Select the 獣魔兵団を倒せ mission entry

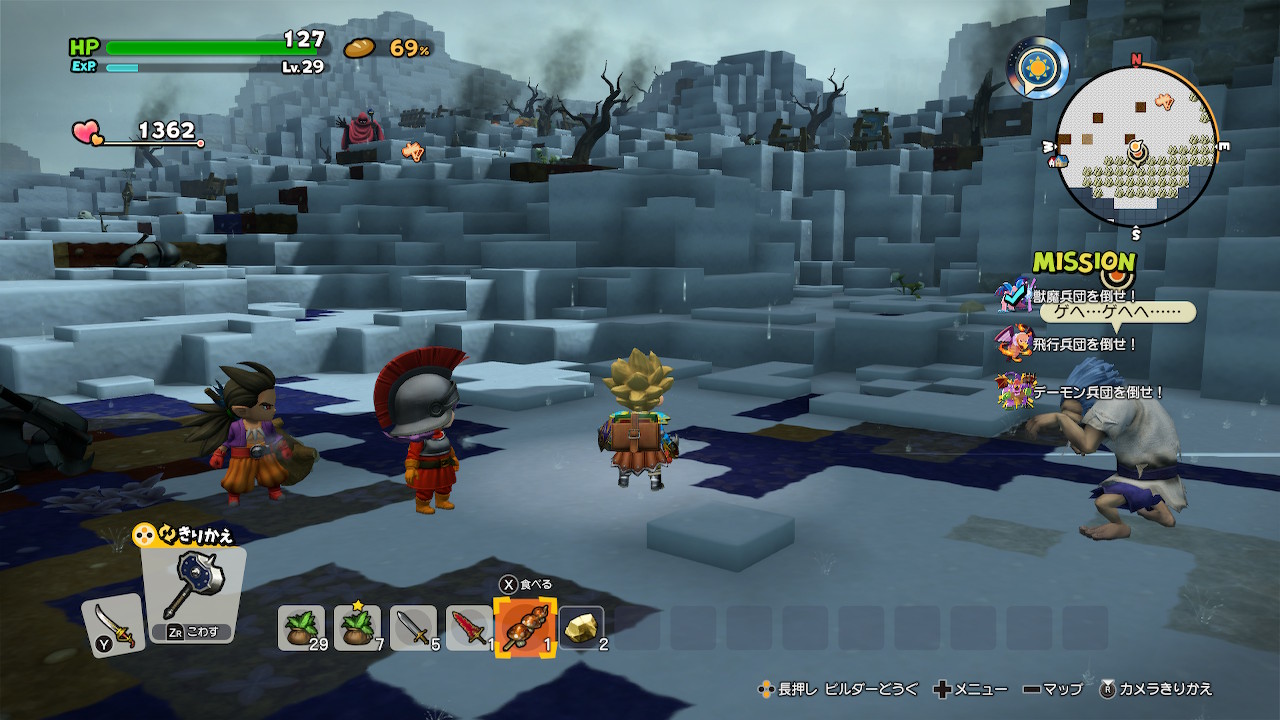(1084, 296)
